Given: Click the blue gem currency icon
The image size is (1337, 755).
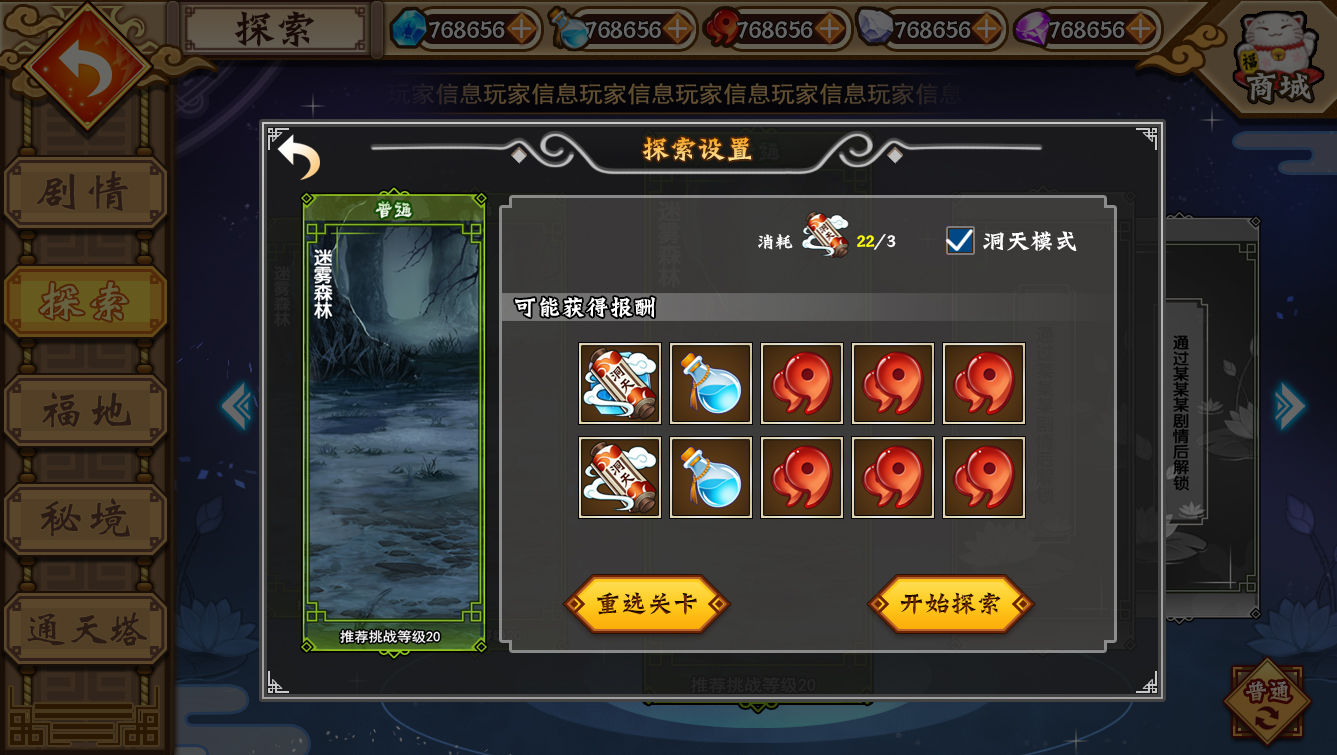Looking at the screenshot, I should [x=409, y=28].
